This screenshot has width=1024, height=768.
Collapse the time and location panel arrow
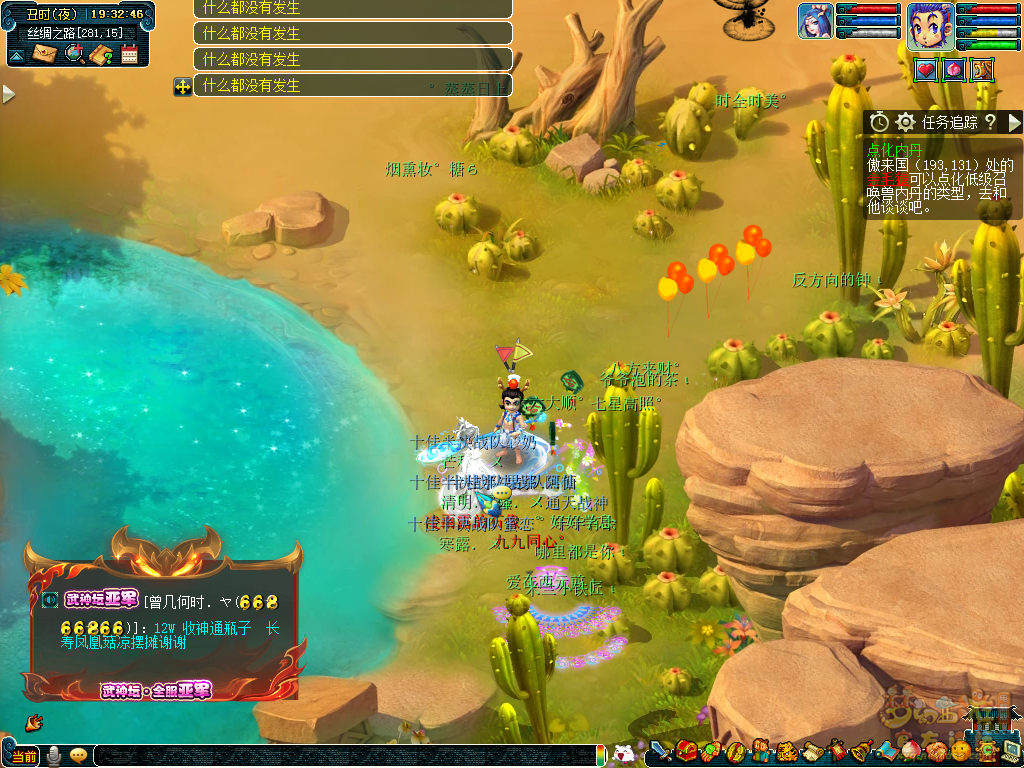point(16,55)
